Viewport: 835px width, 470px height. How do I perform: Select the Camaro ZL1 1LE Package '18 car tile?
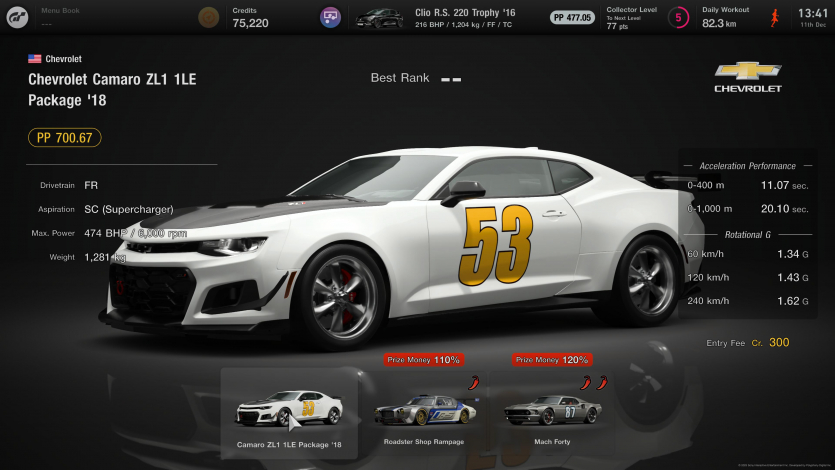point(289,412)
